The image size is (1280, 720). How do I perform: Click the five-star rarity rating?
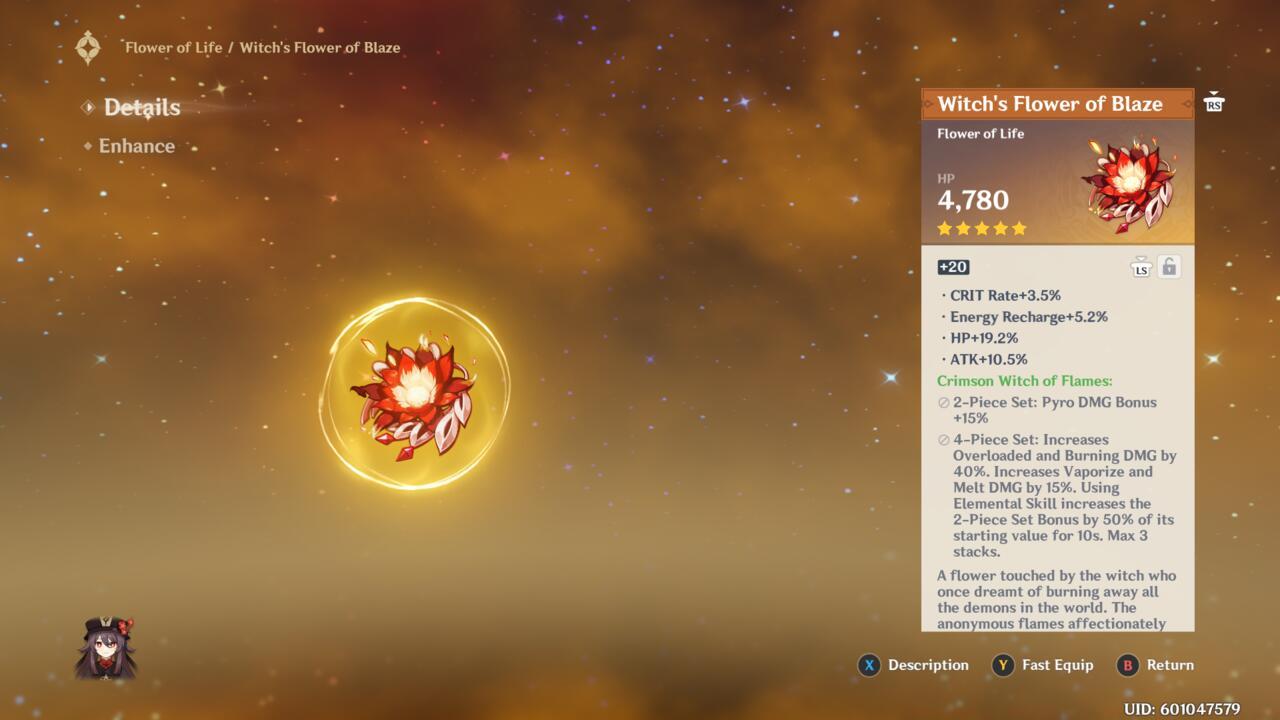(979, 228)
